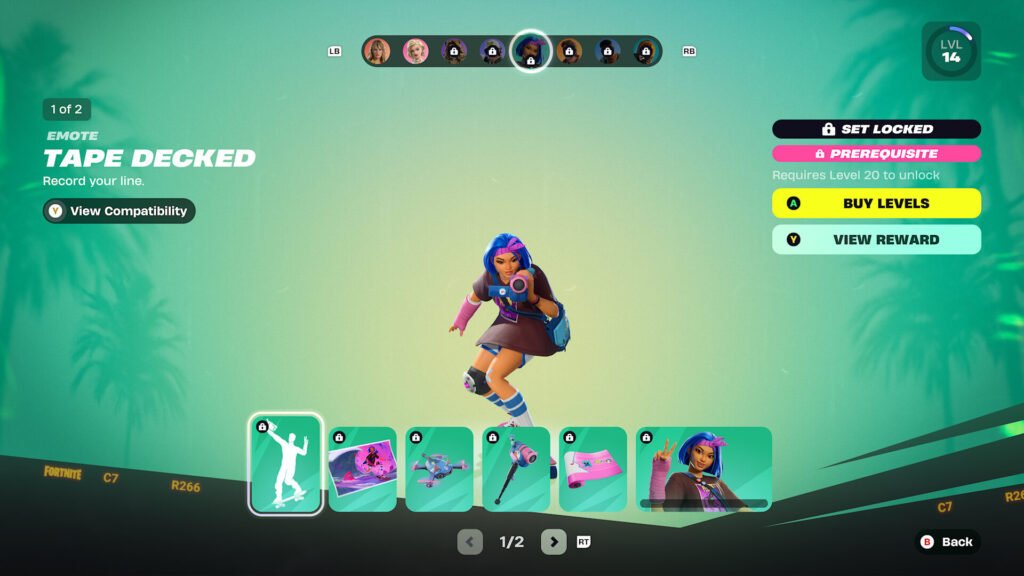Choose the pink wrap reward tile
The width and height of the screenshot is (1024, 576).
point(593,469)
